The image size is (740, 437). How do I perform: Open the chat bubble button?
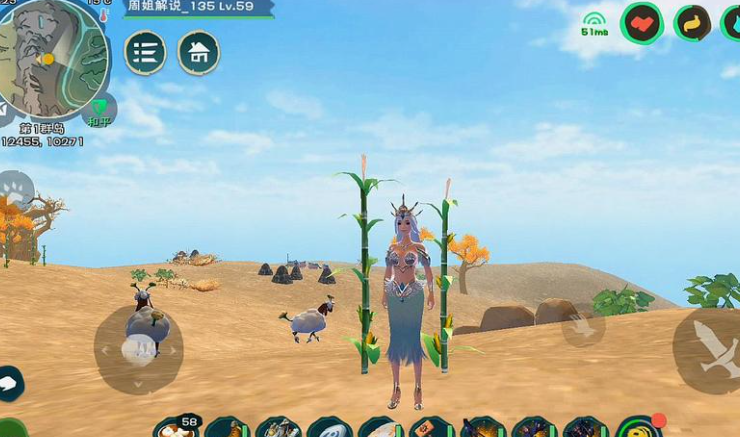point(9,383)
